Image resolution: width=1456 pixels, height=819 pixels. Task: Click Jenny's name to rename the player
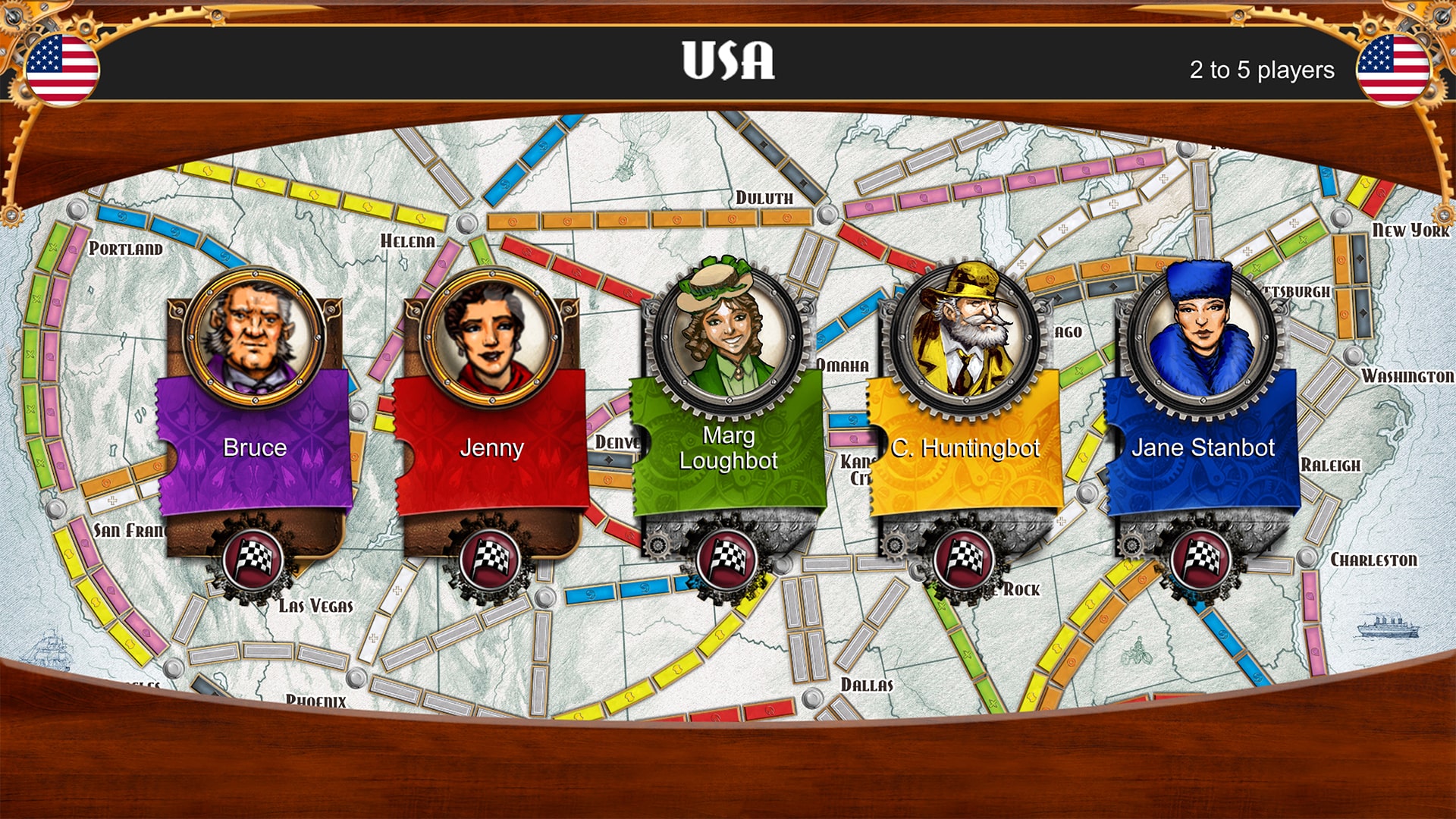pyautogui.click(x=491, y=448)
